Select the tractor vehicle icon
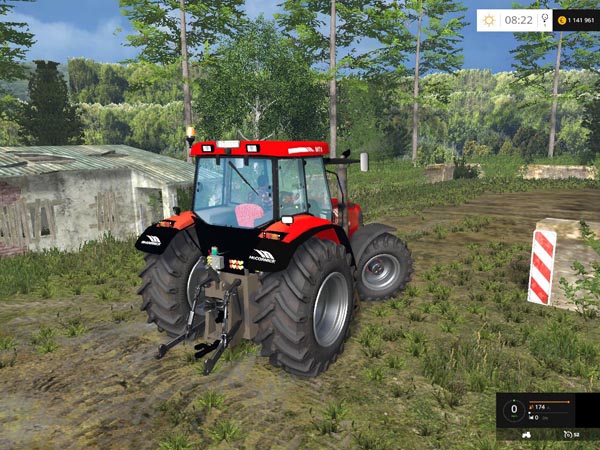 coord(528,434)
